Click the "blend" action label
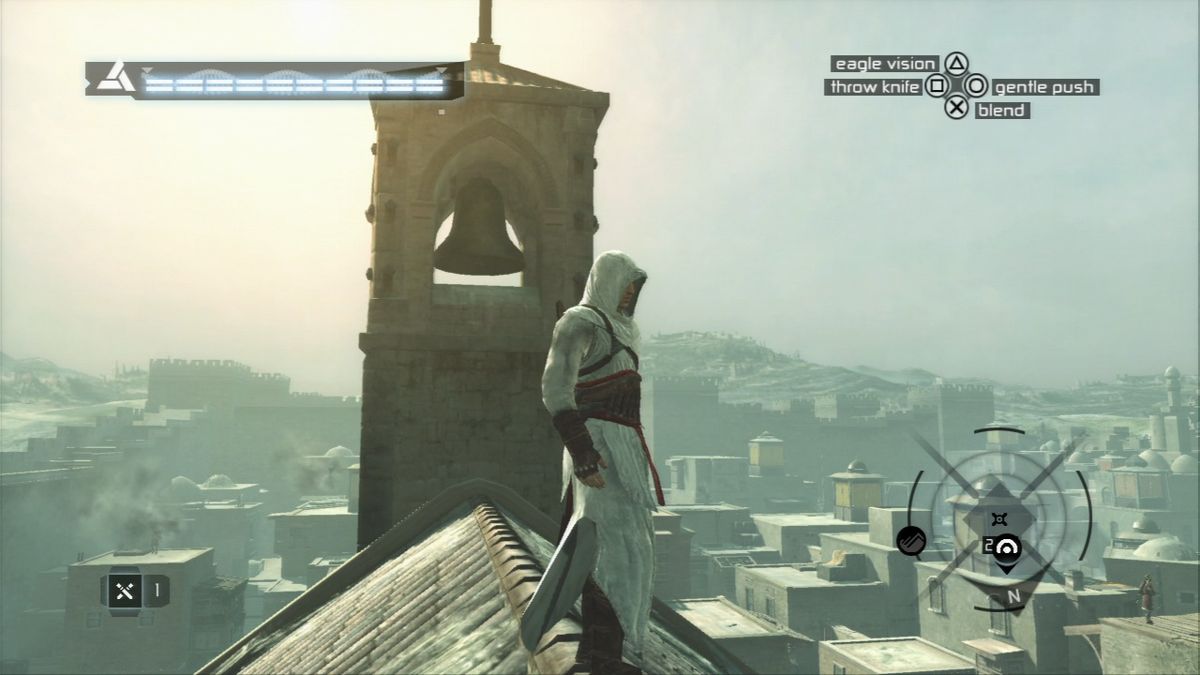 click(x=1001, y=110)
